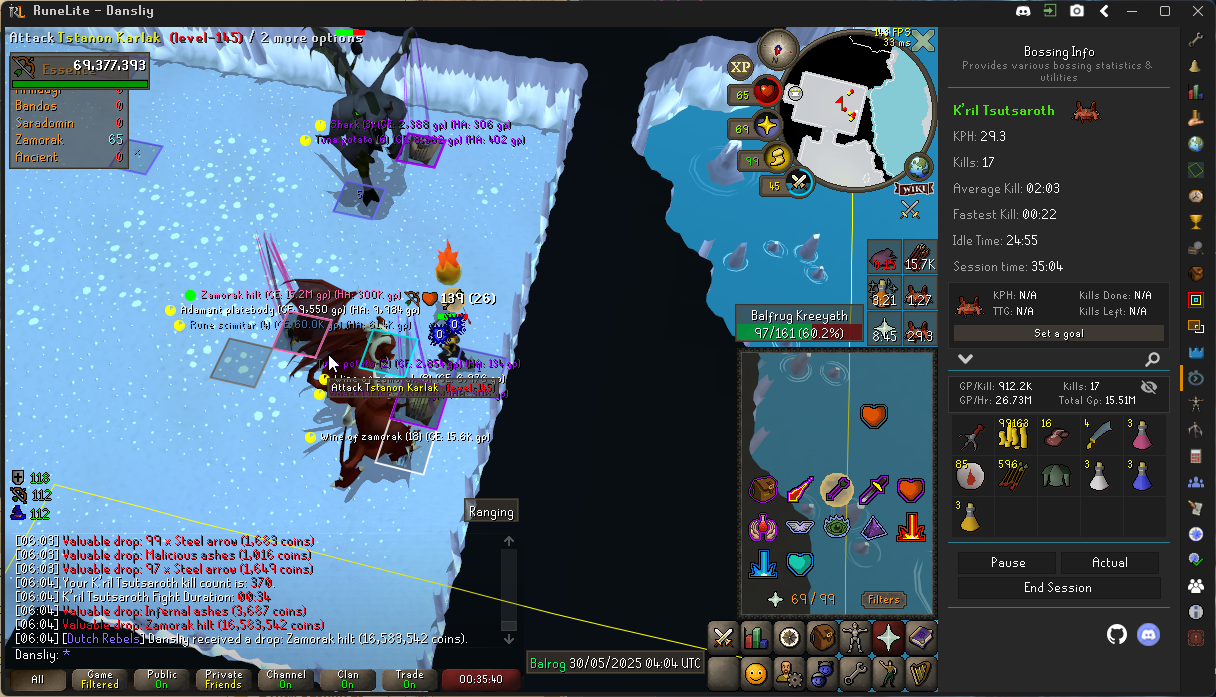Open the Inventory backpack tab
The width and height of the screenshot is (1216, 697).
coord(823,636)
